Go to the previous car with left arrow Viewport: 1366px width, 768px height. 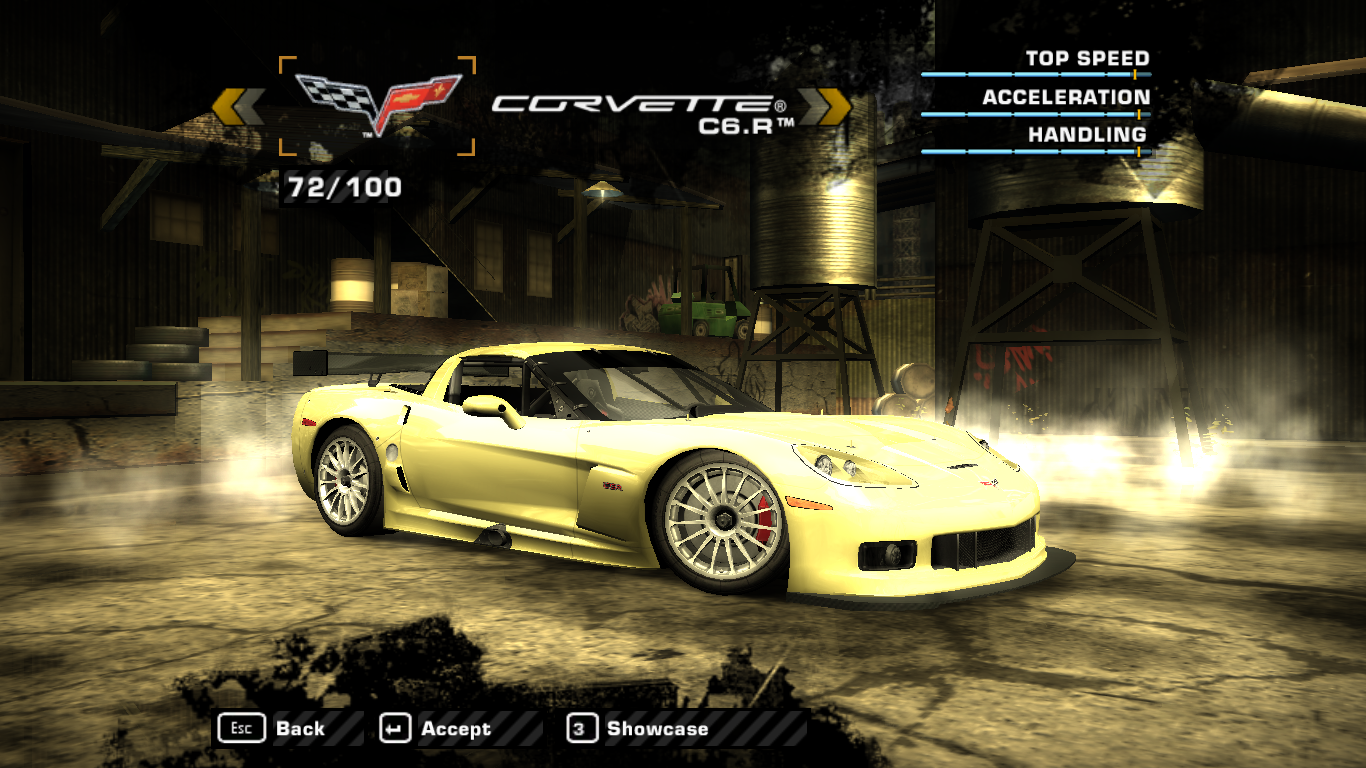238,107
